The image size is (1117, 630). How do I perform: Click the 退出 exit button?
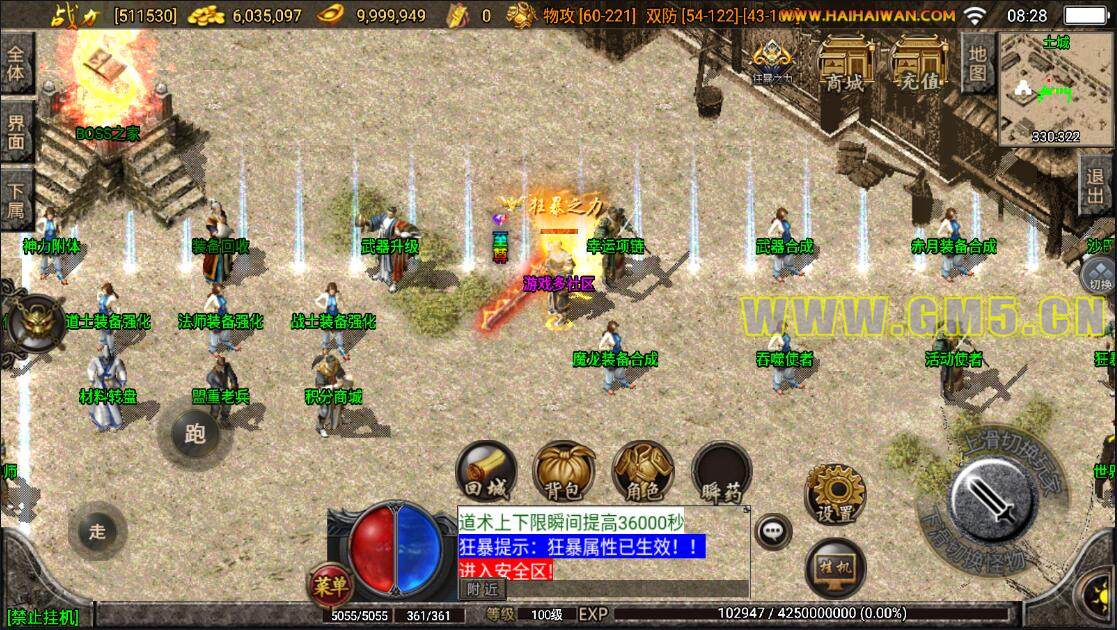(x=1096, y=186)
